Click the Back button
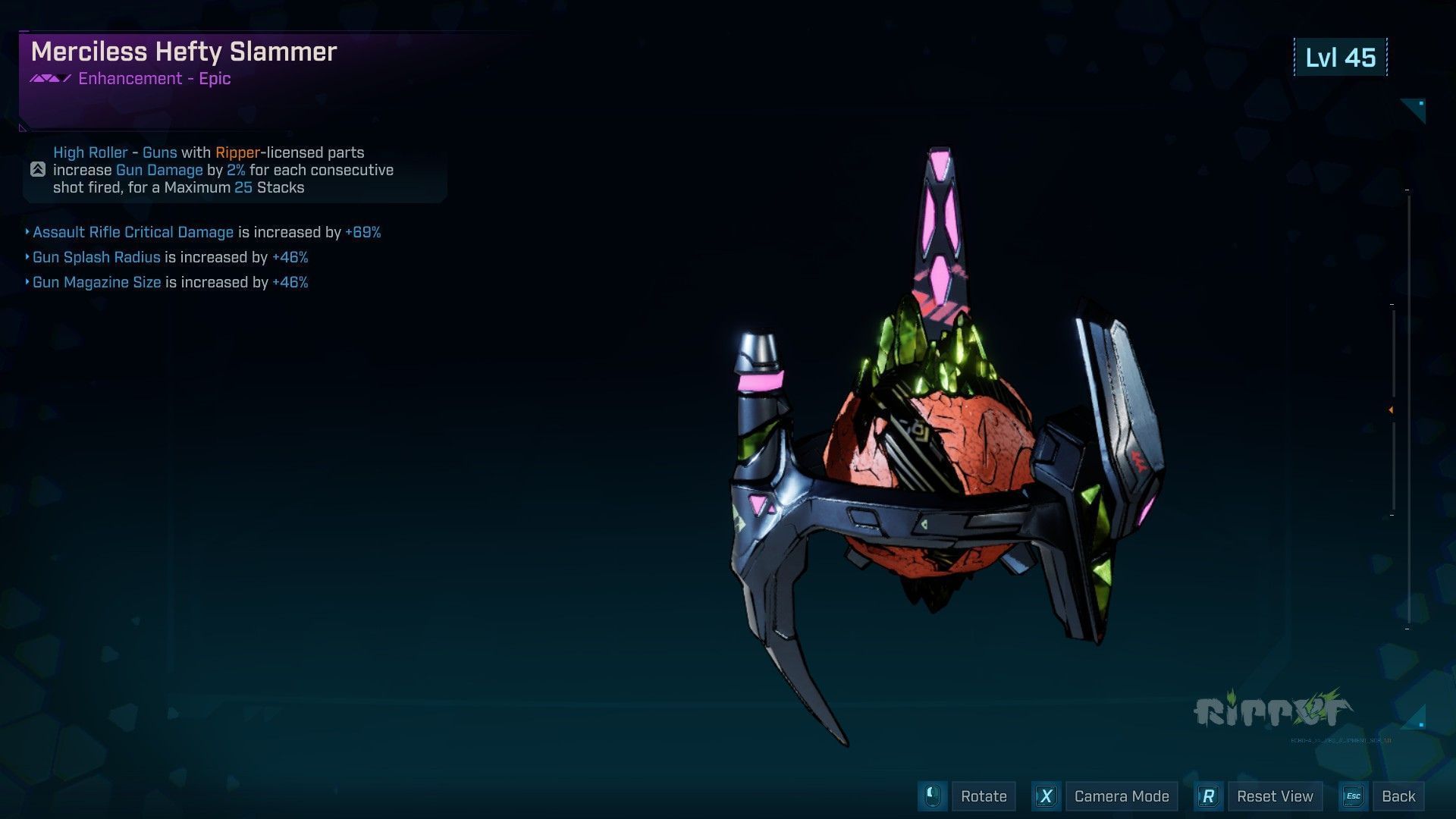 pyautogui.click(x=1398, y=796)
